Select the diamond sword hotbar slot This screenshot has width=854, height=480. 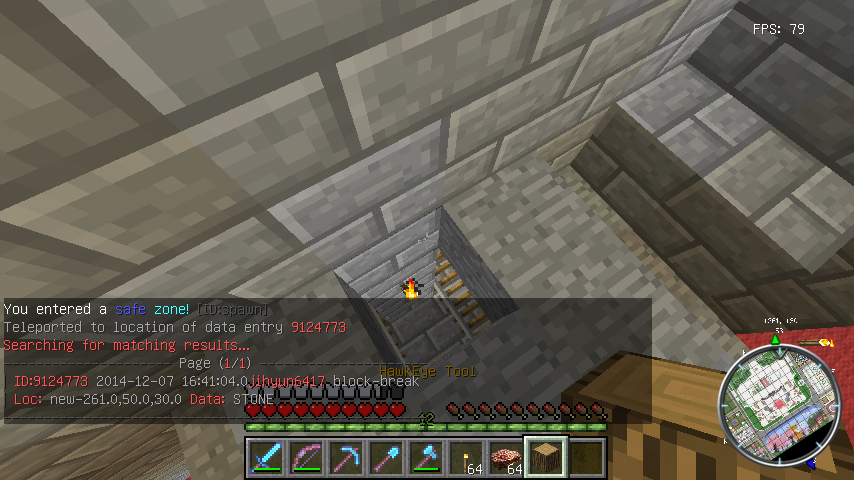pos(266,457)
